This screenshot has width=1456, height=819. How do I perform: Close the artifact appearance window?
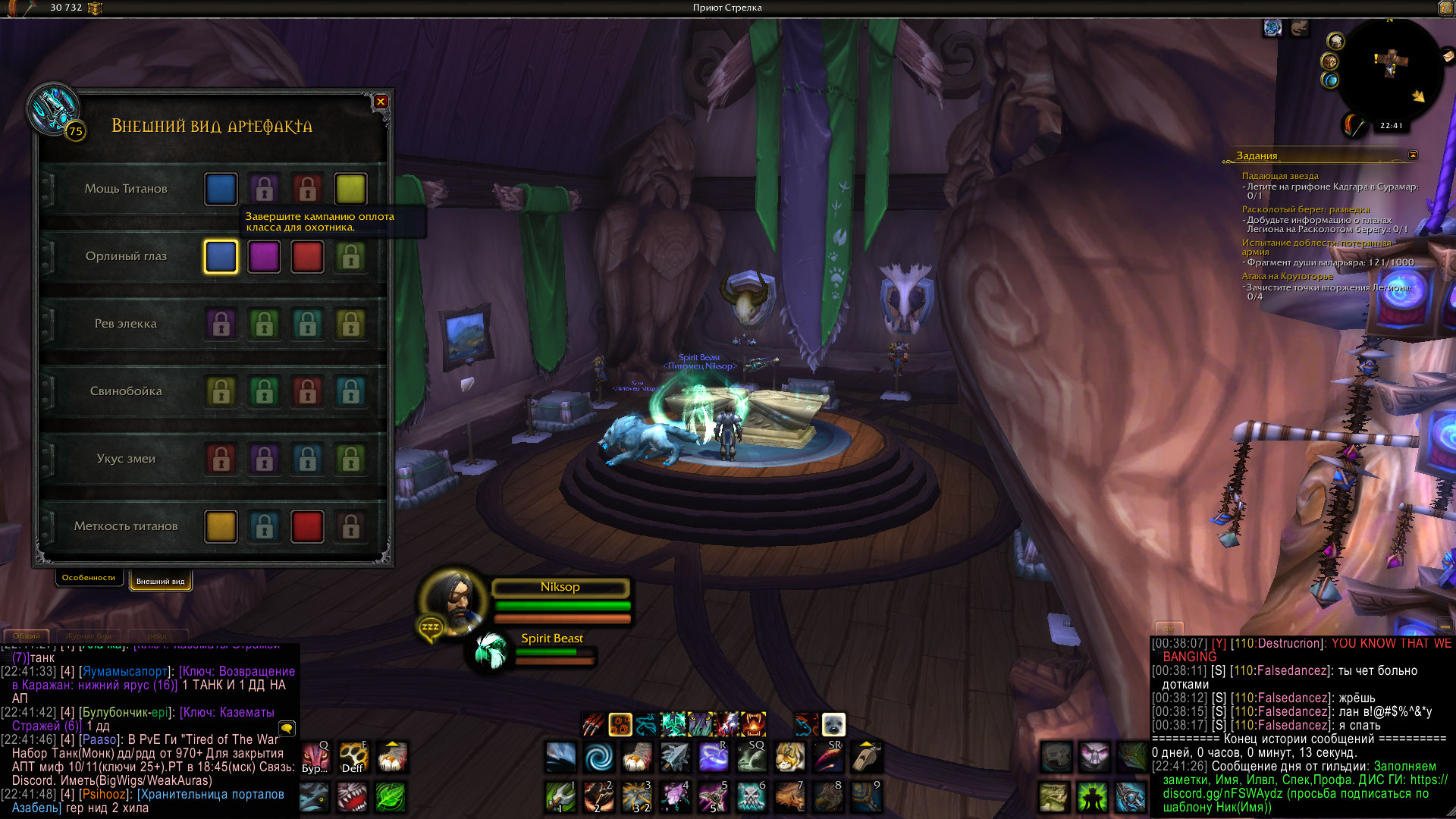pyautogui.click(x=381, y=102)
